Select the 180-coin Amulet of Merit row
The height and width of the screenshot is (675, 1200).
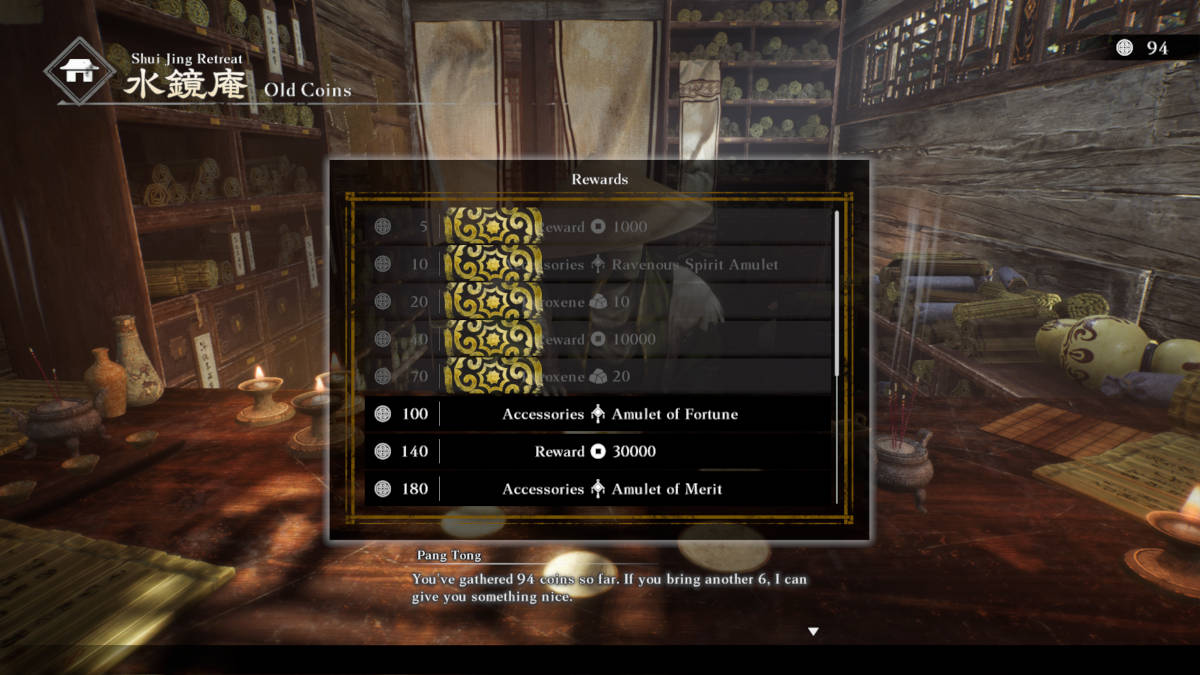tap(598, 489)
